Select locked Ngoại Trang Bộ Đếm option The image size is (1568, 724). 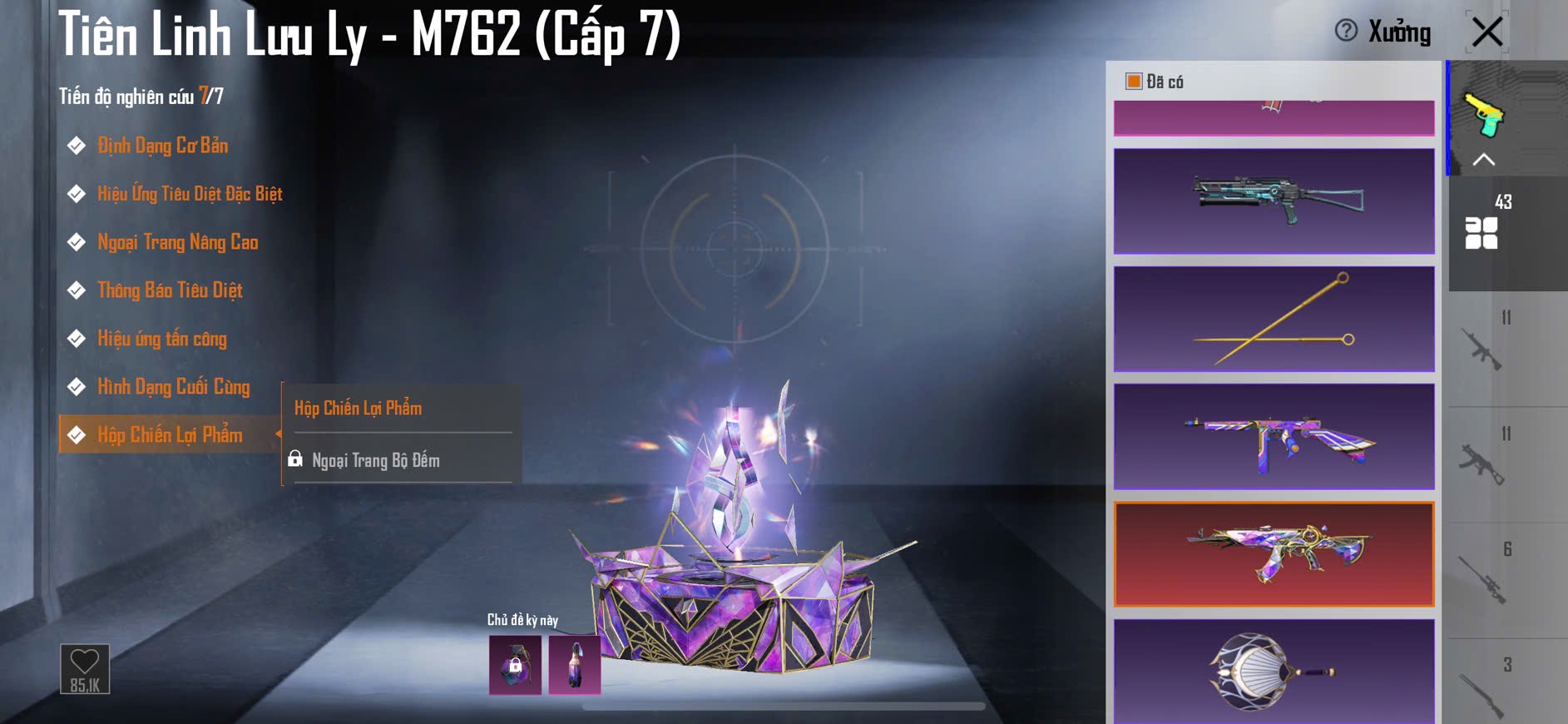click(375, 460)
